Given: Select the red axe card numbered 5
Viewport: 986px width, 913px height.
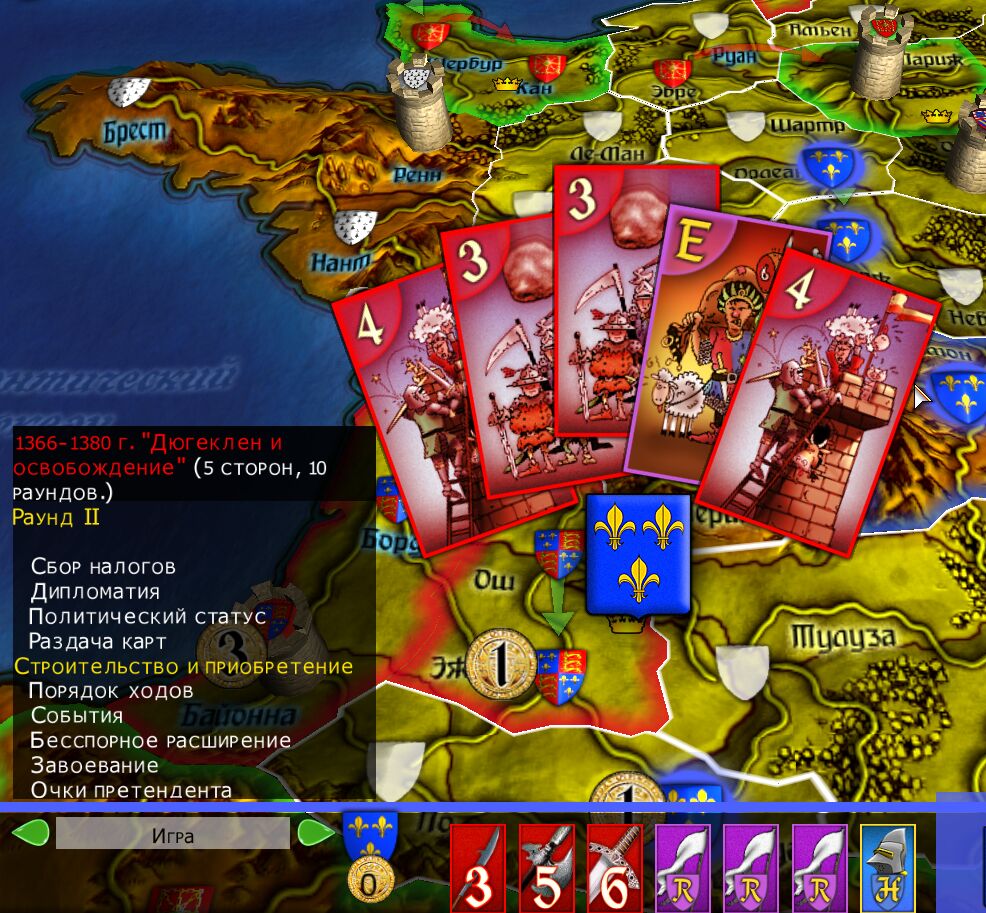Looking at the screenshot, I should (547, 867).
